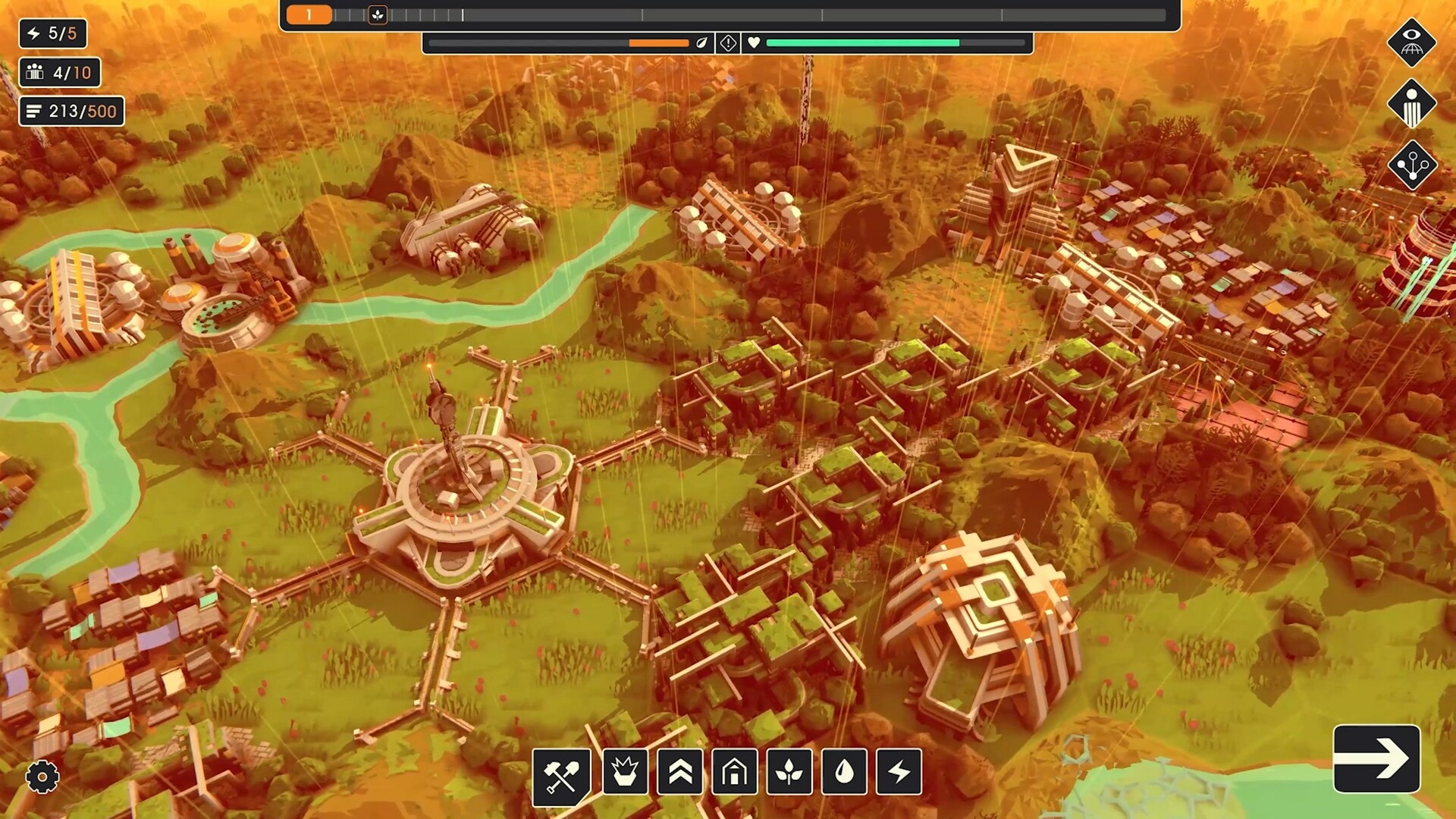The image size is (1456, 819).
Task: Click the energy counter showing 5/5
Action: (52, 33)
